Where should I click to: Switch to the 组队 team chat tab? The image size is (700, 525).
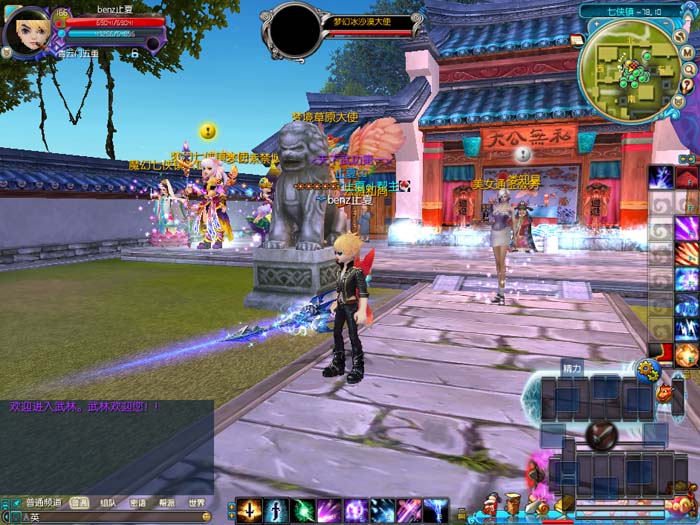click(x=107, y=503)
